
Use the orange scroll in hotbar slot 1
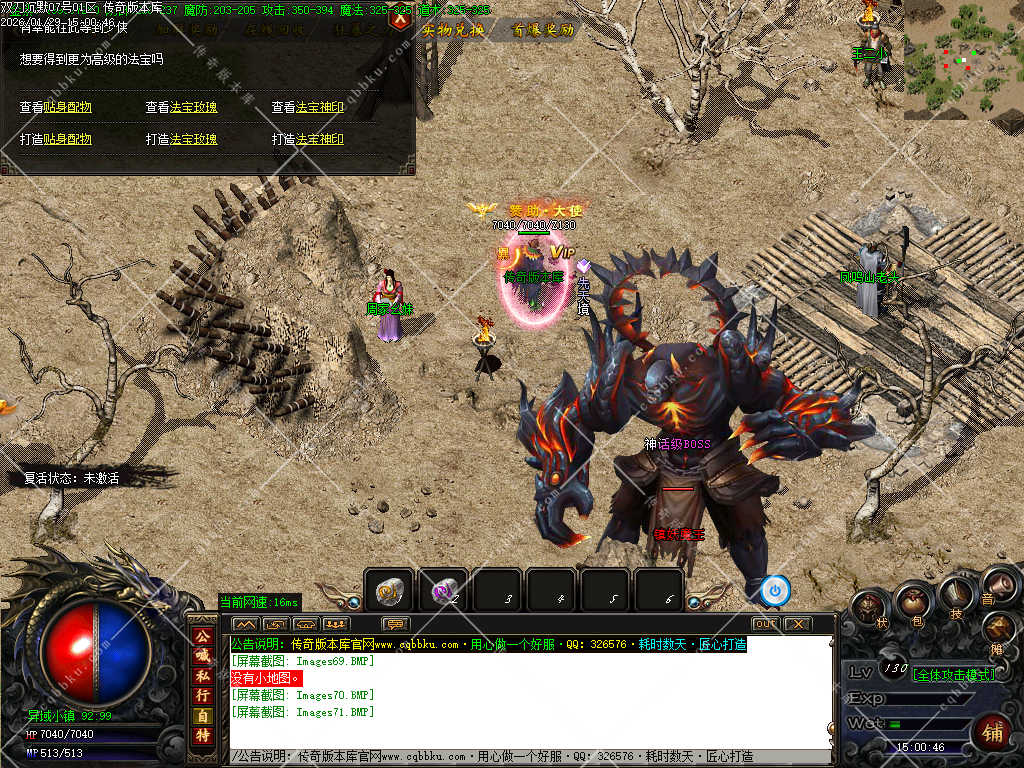pyautogui.click(x=389, y=592)
